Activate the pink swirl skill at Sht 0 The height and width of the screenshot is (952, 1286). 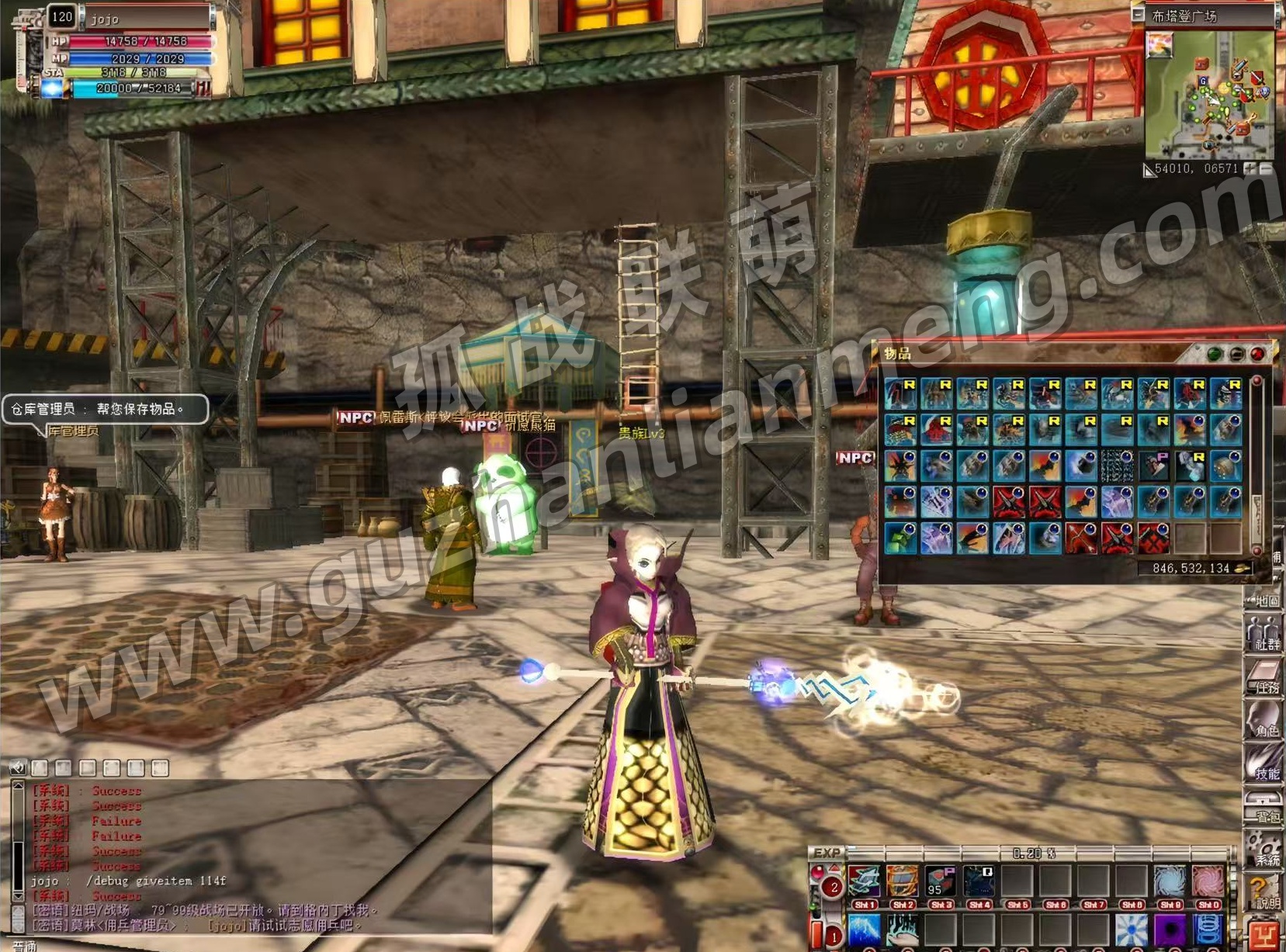pyautogui.click(x=1207, y=881)
